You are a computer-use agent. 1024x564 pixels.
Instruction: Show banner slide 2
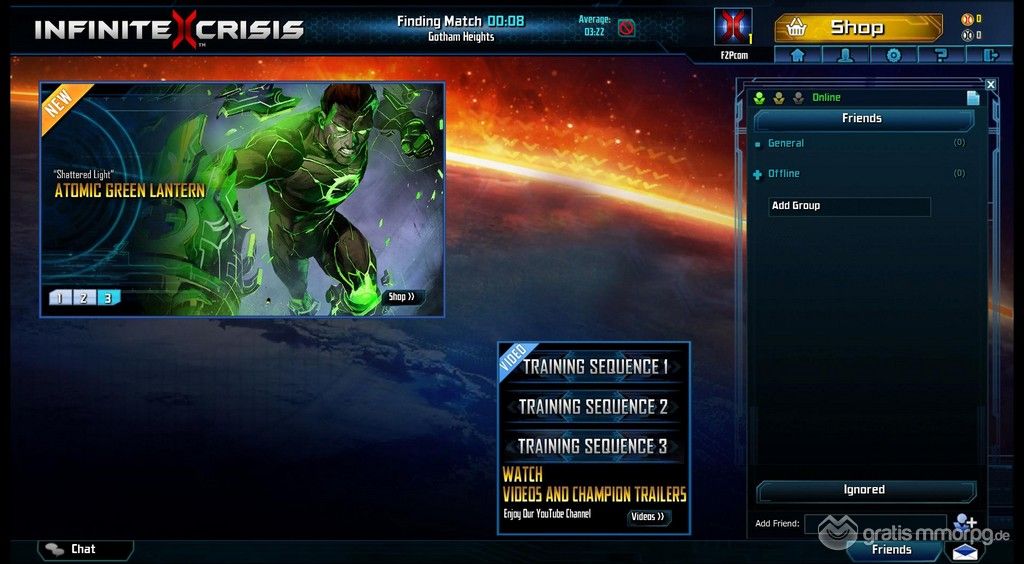pyautogui.click(x=84, y=297)
